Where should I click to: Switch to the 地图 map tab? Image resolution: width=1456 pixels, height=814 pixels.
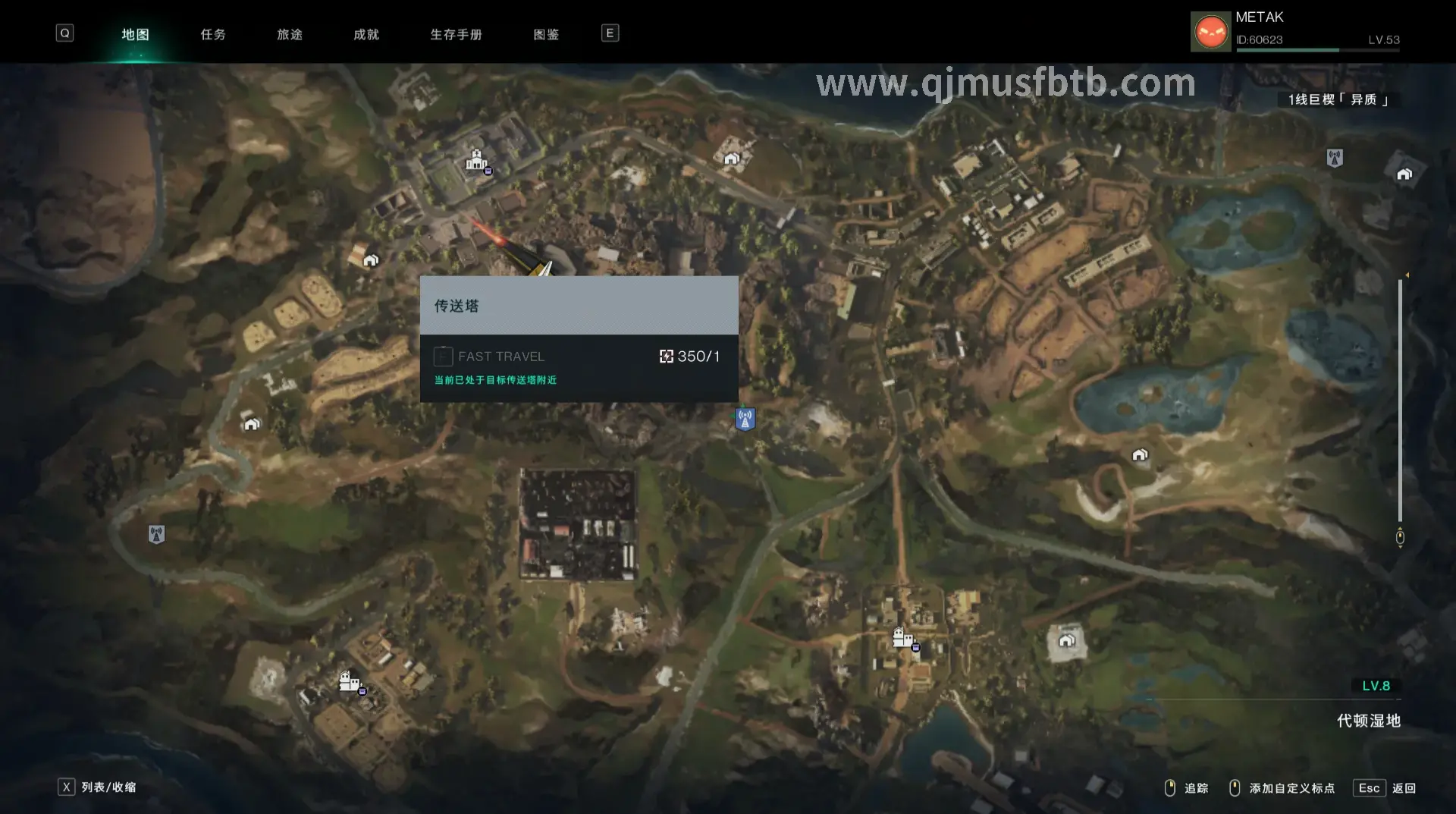click(x=135, y=34)
